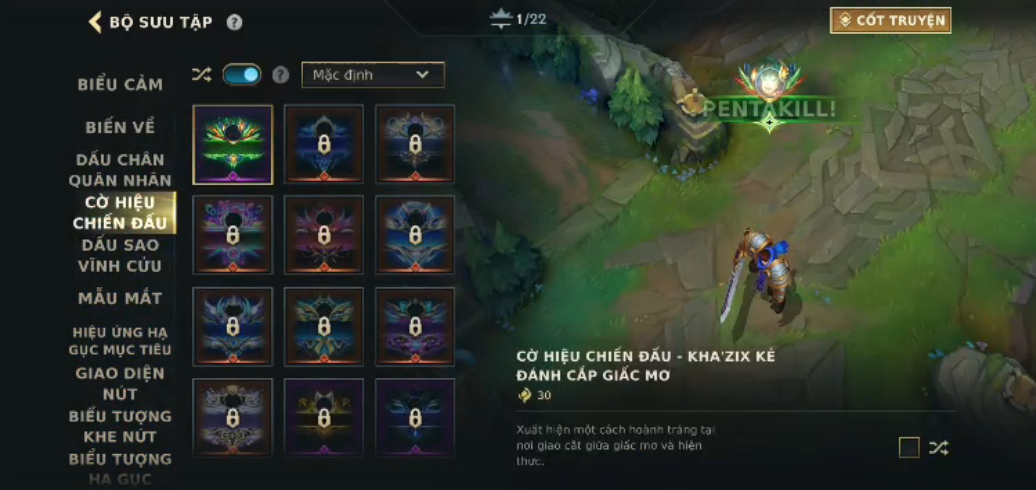Screen dimensions: 1036x490
Task: Open the Biểu Tượng Khe Nút tab
Action: pos(120,426)
